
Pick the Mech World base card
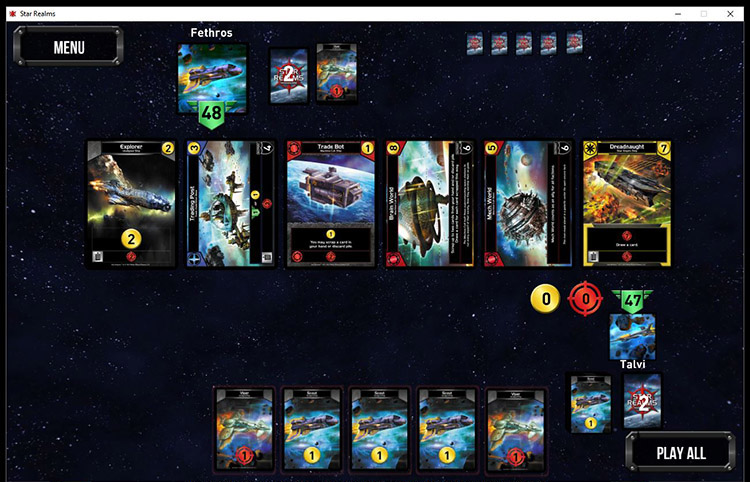[526, 204]
